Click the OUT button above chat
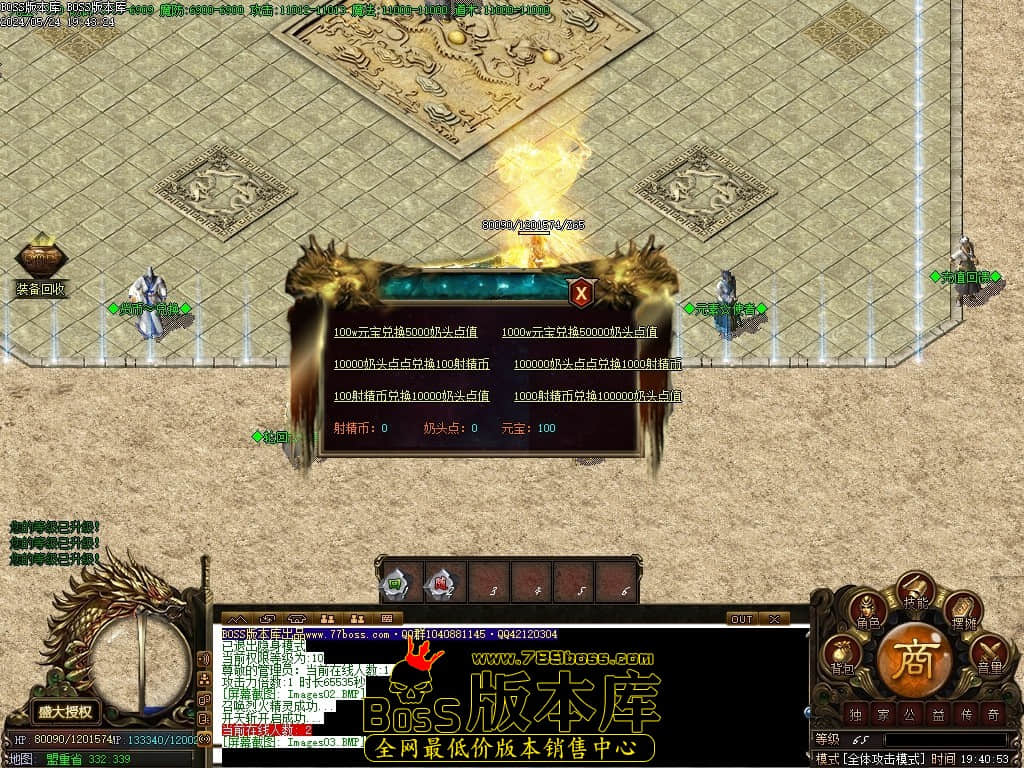This screenshot has width=1024, height=768. 741,619
